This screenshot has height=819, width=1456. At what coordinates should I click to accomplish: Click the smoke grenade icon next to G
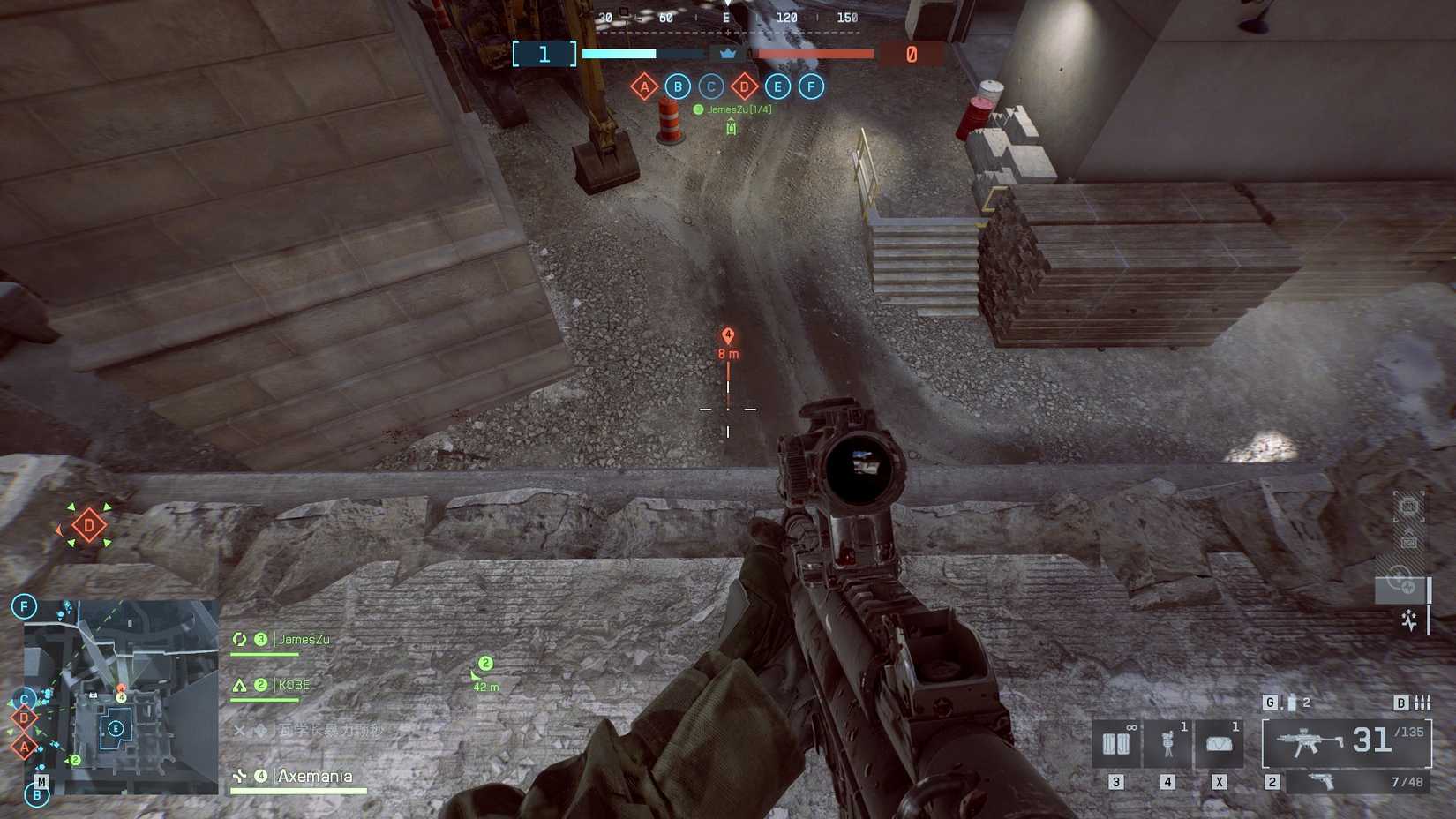point(1290,702)
